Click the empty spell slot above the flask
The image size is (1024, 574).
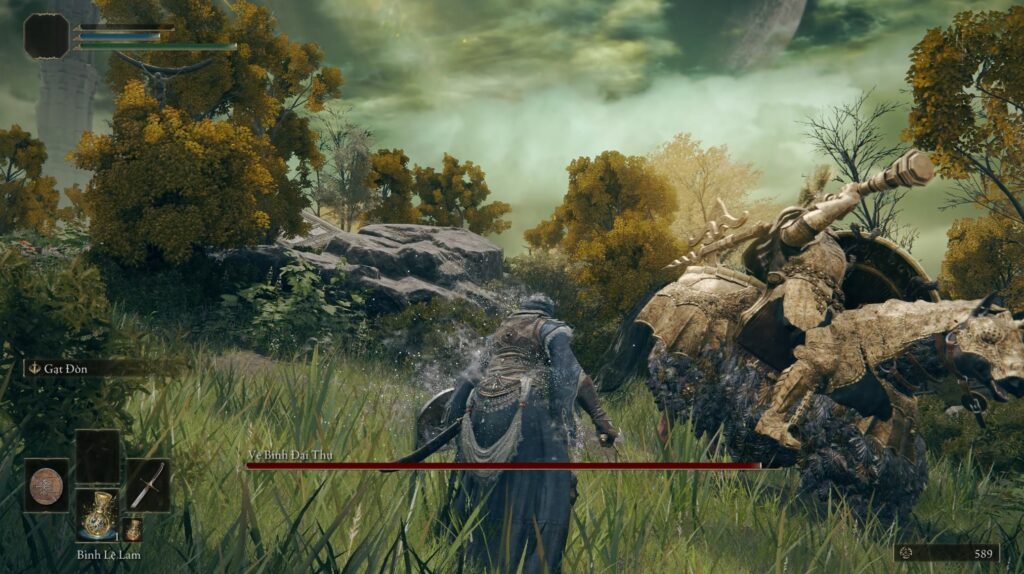[97, 457]
